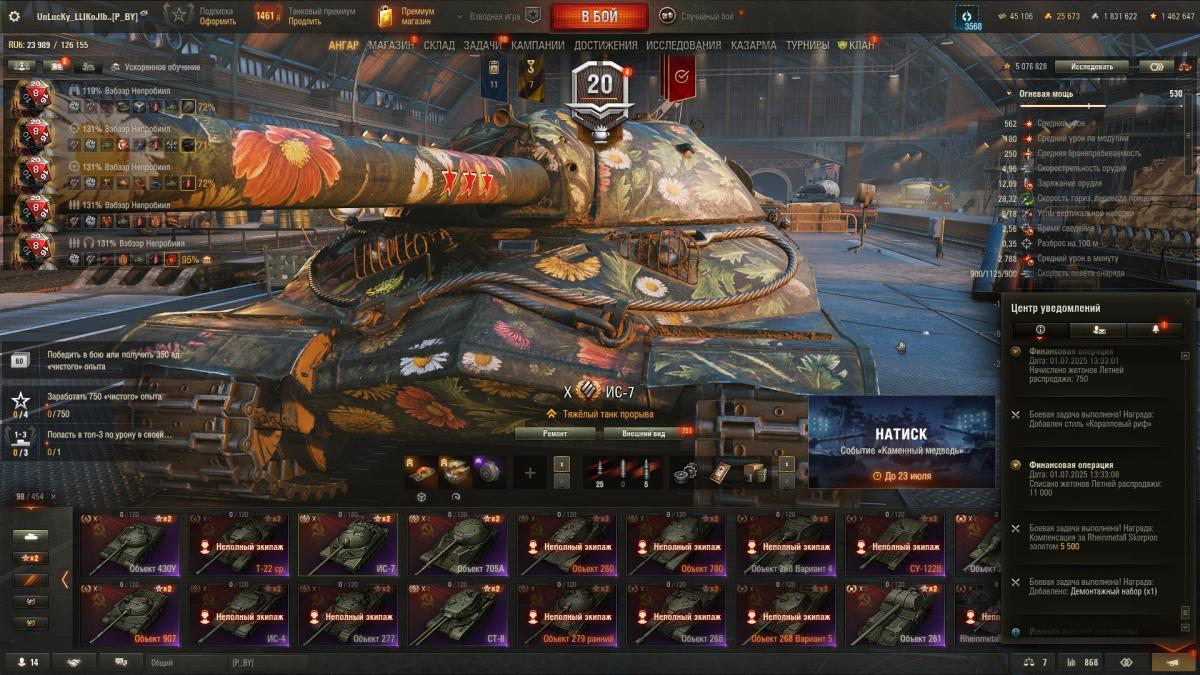Open the ЗАДАЧИ missions tab

(482, 45)
